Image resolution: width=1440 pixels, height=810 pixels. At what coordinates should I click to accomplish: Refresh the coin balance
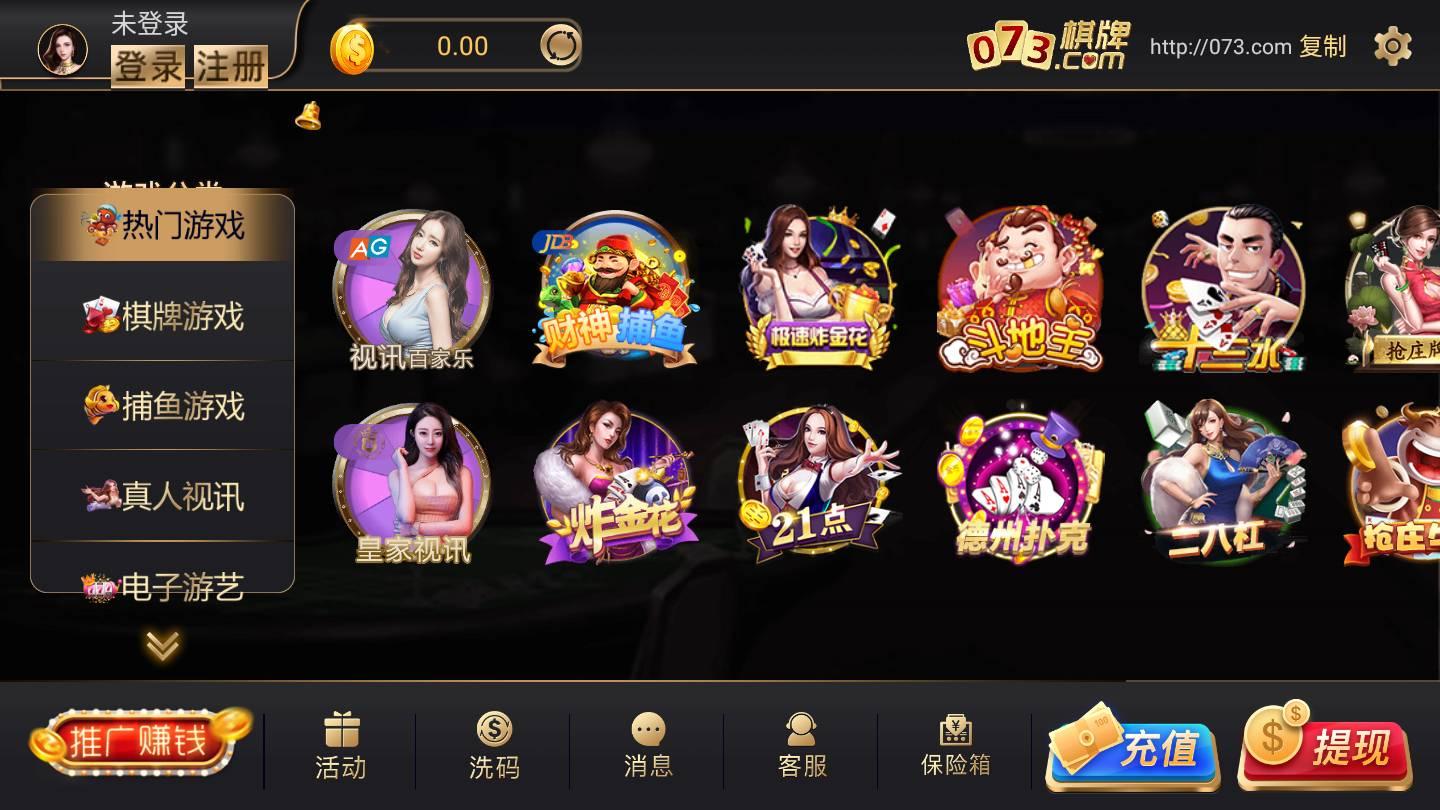point(561,45)
